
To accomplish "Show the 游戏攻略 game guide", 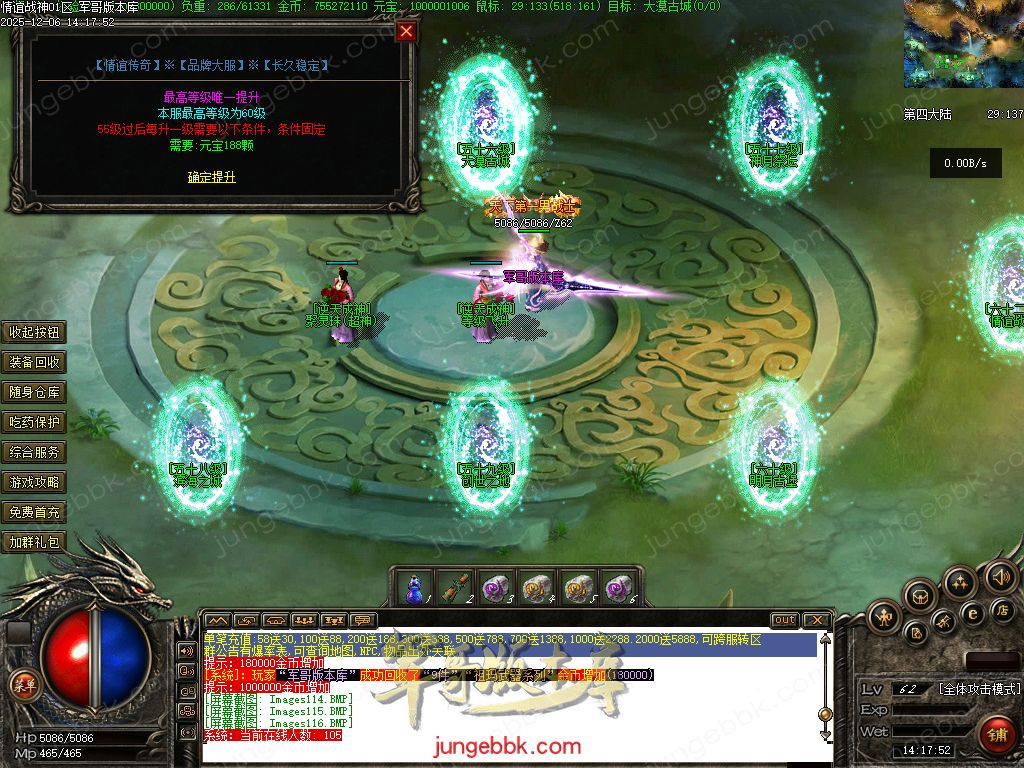I will (35, 482).
